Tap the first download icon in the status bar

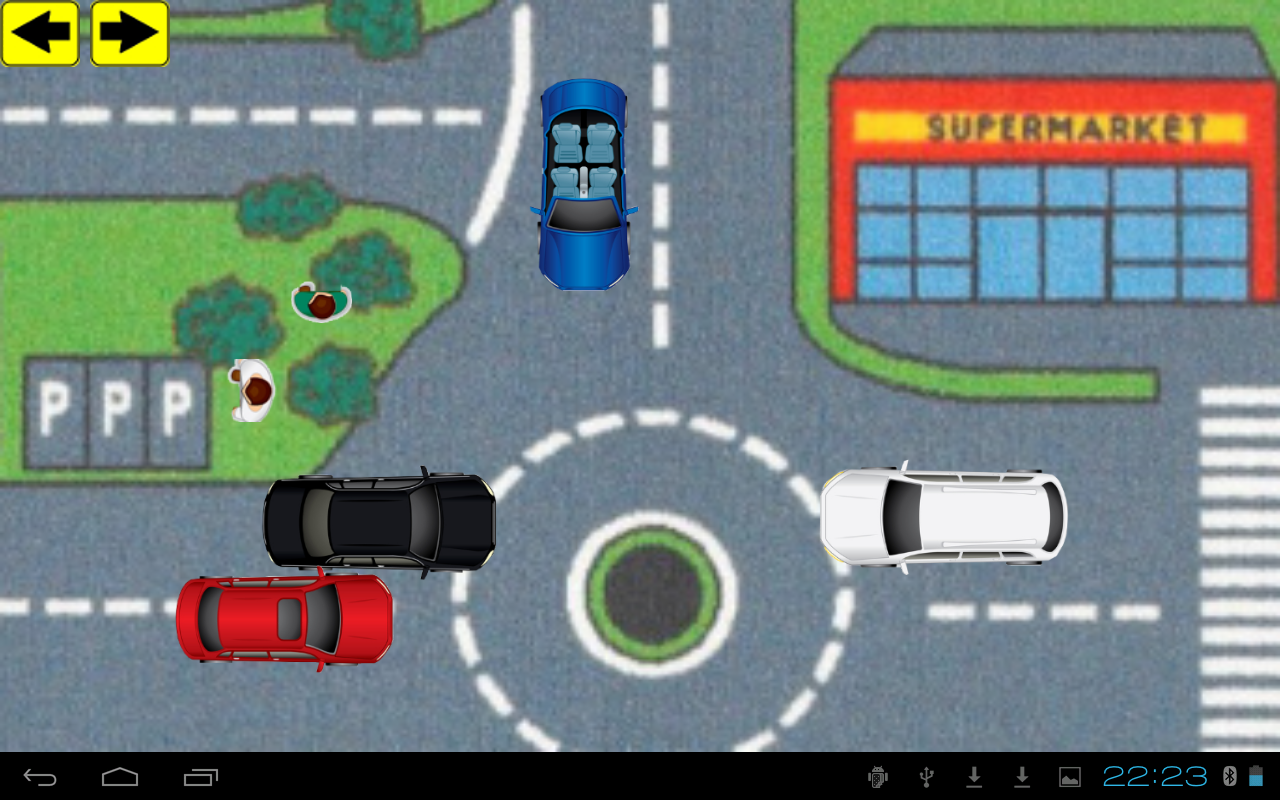coord(975,778)
